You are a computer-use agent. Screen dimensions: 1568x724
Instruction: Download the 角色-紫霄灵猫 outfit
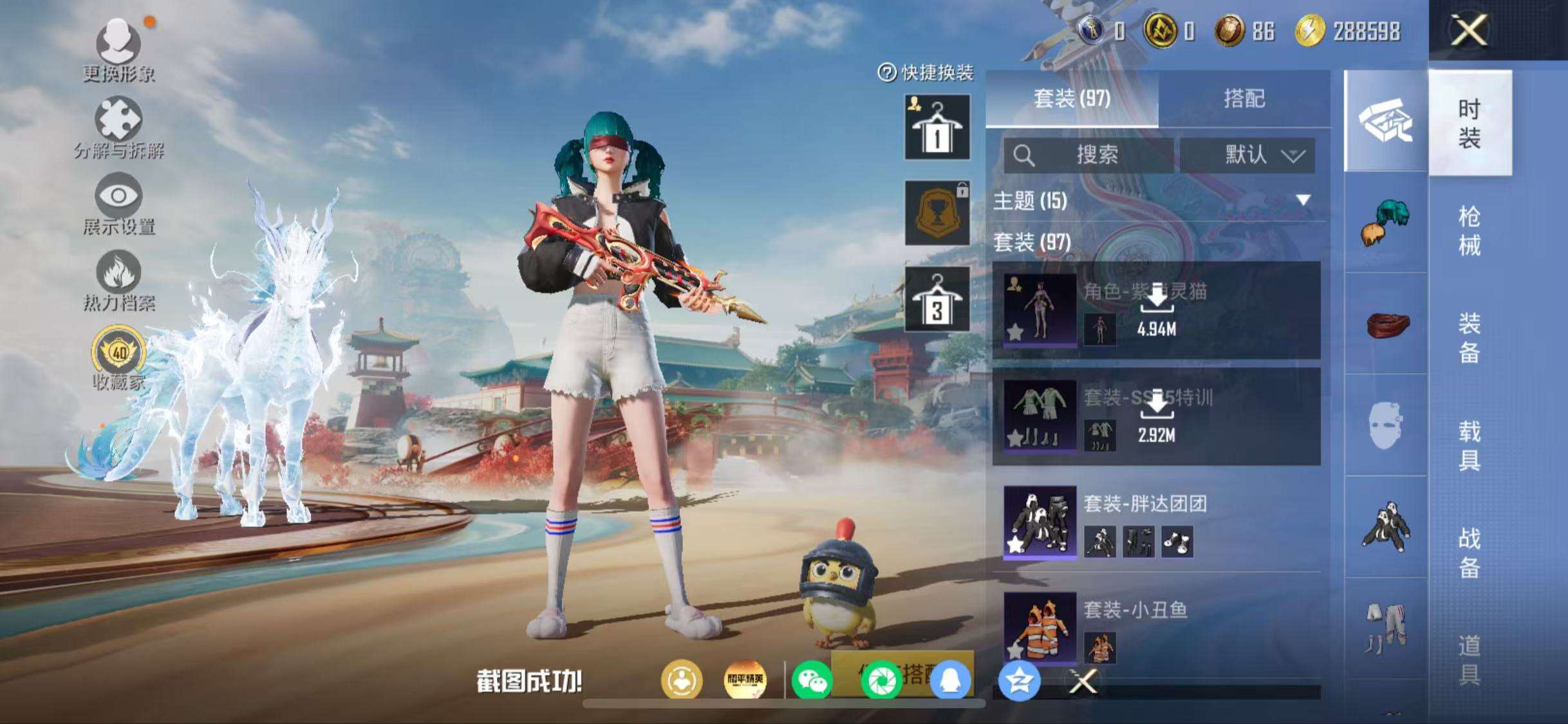pos(1157,310)
